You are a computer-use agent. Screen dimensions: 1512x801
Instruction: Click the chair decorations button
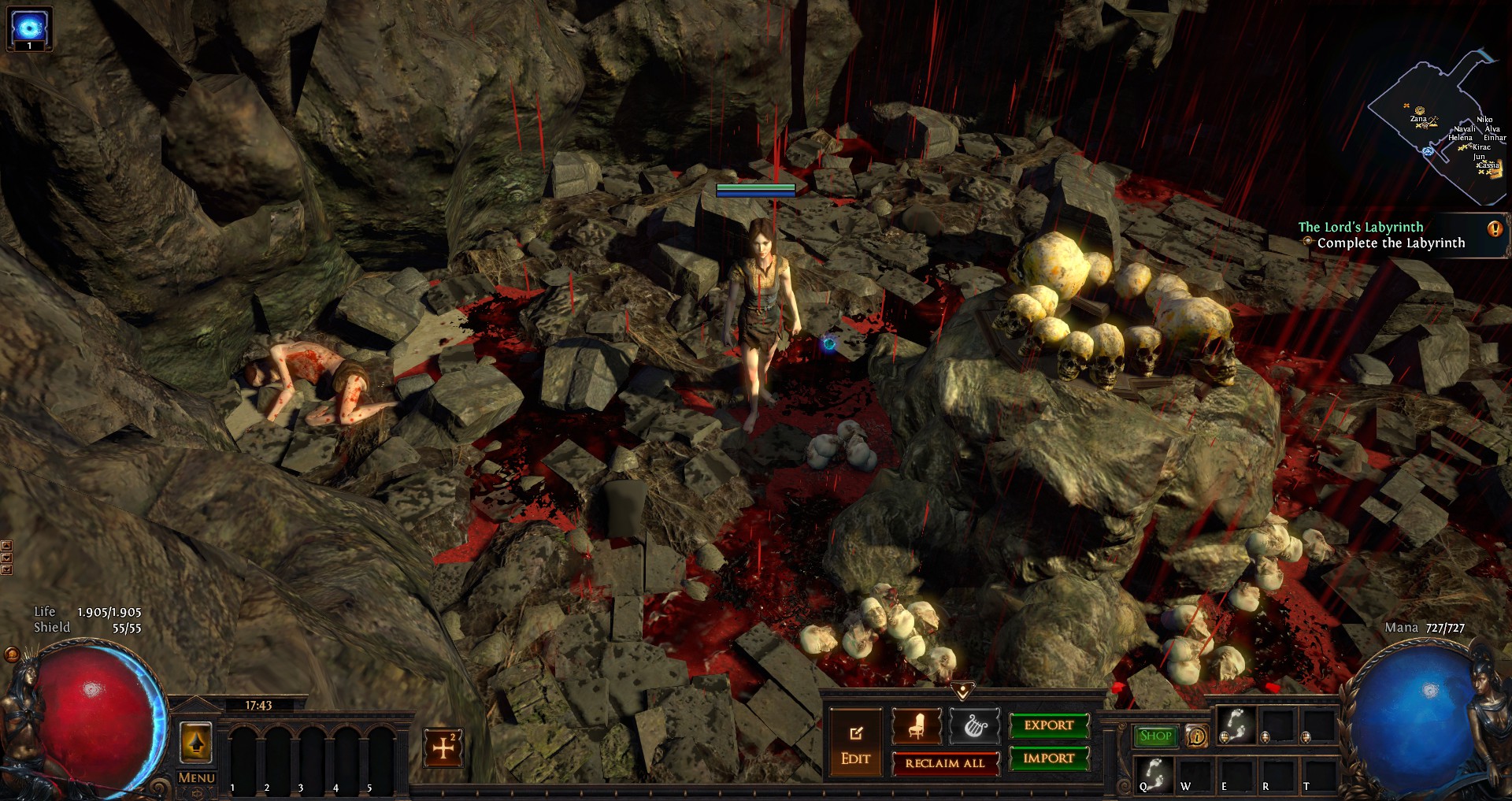point(916,726)
